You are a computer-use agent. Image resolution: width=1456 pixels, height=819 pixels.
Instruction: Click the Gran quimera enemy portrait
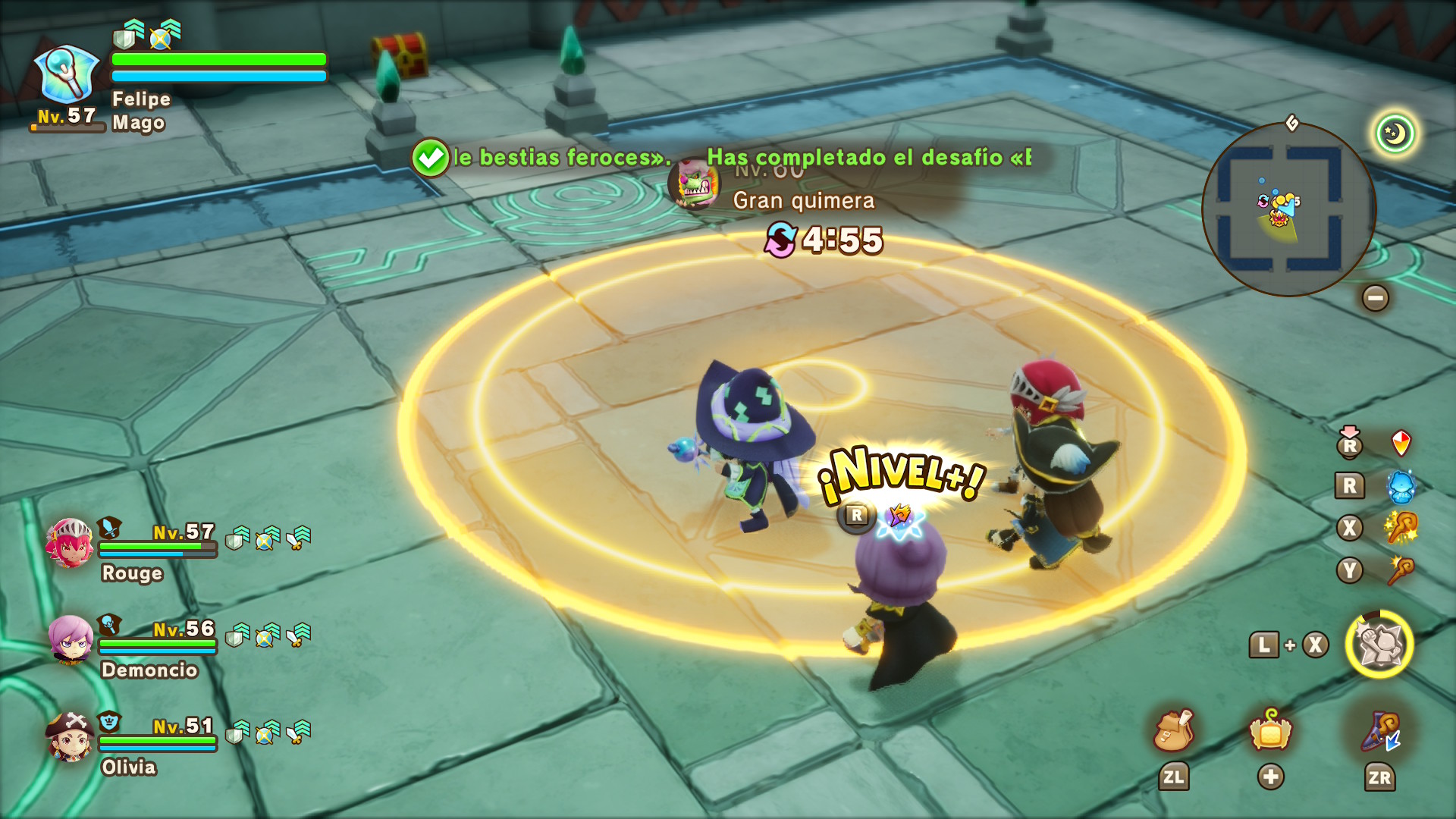(x=695, y=184)
